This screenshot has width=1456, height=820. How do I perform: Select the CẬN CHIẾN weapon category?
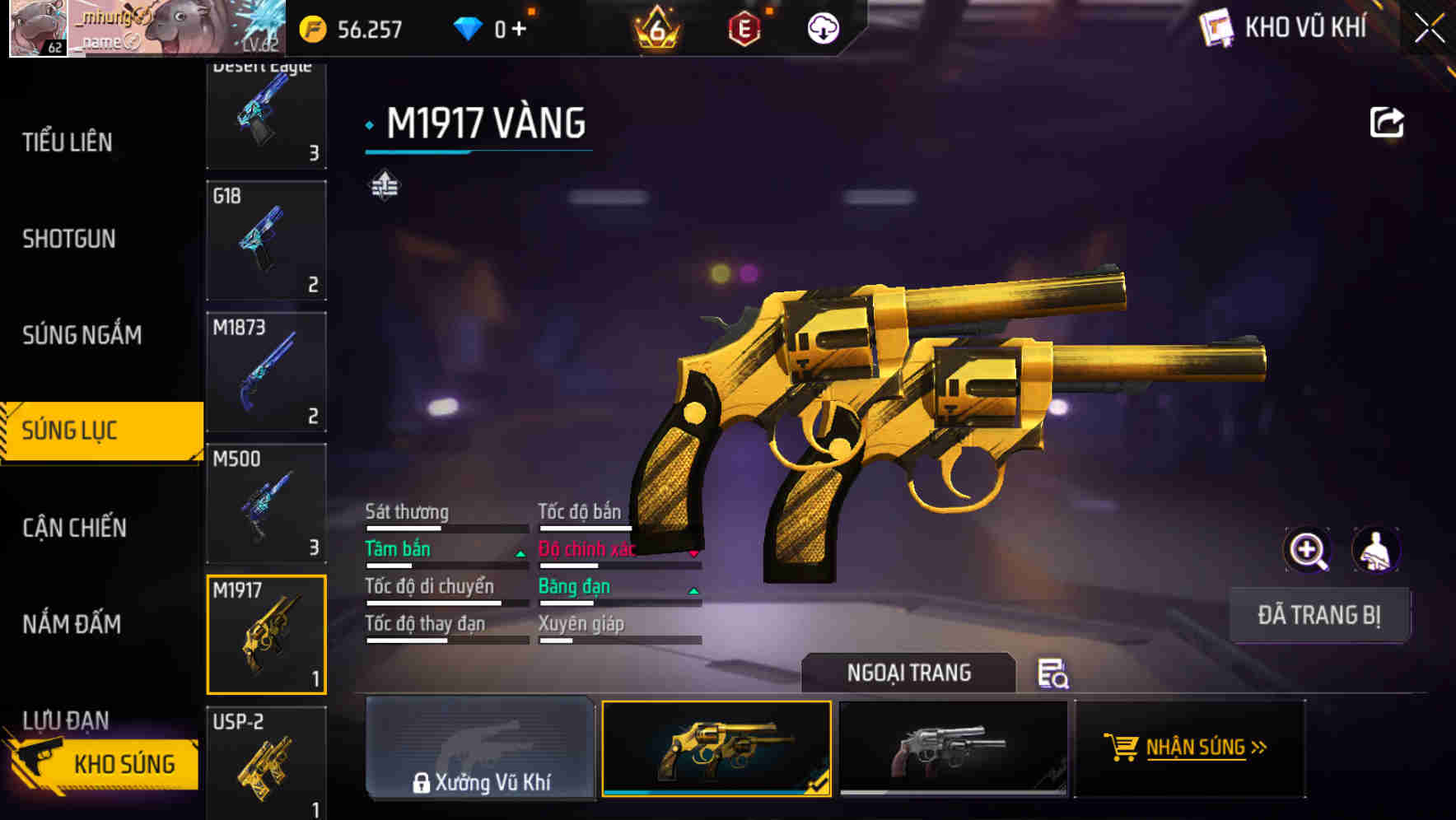[74, 527]
